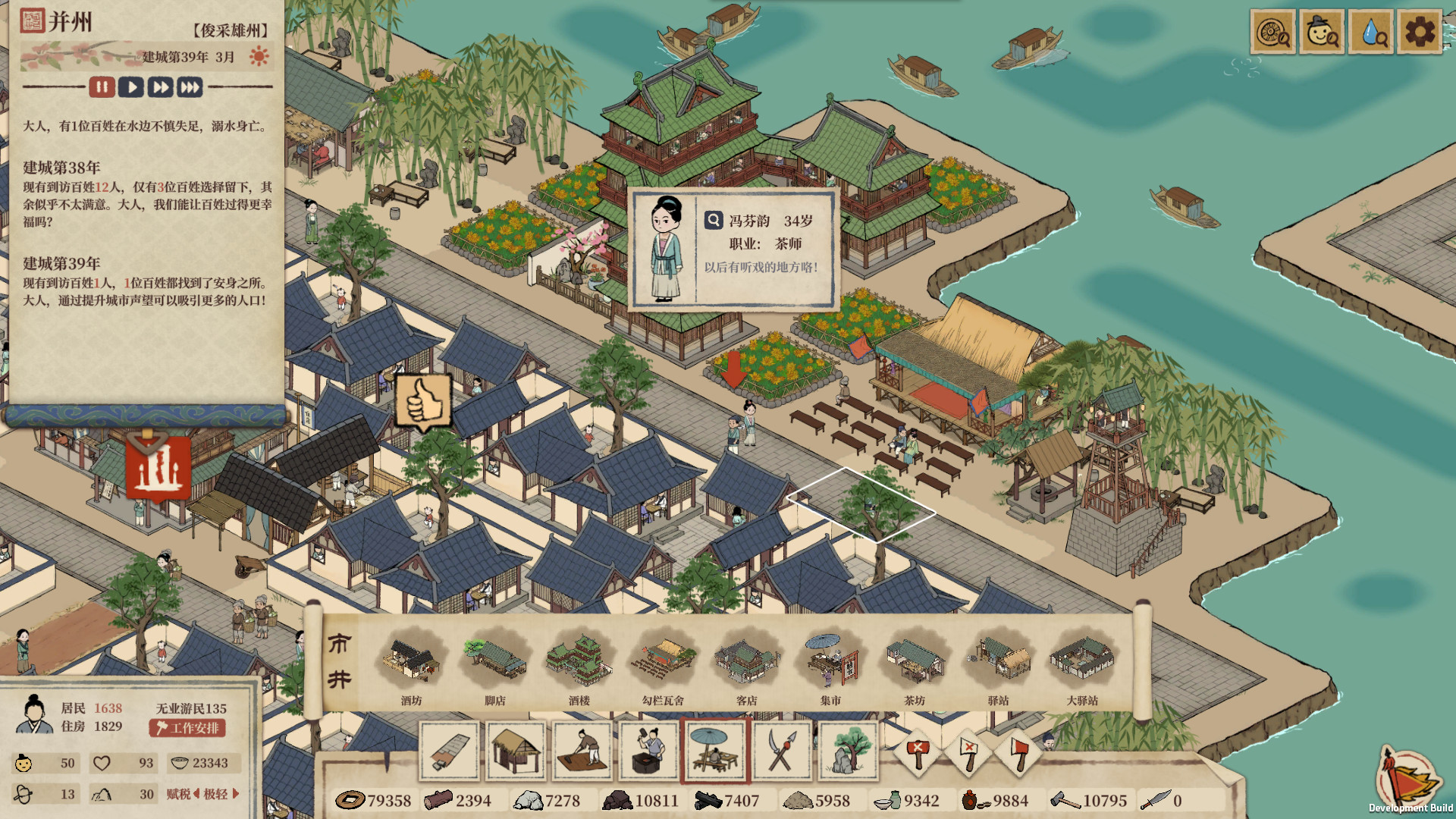Open the cart wheel inspection view
The image size is (1456, 819).
pos(1273,33)
